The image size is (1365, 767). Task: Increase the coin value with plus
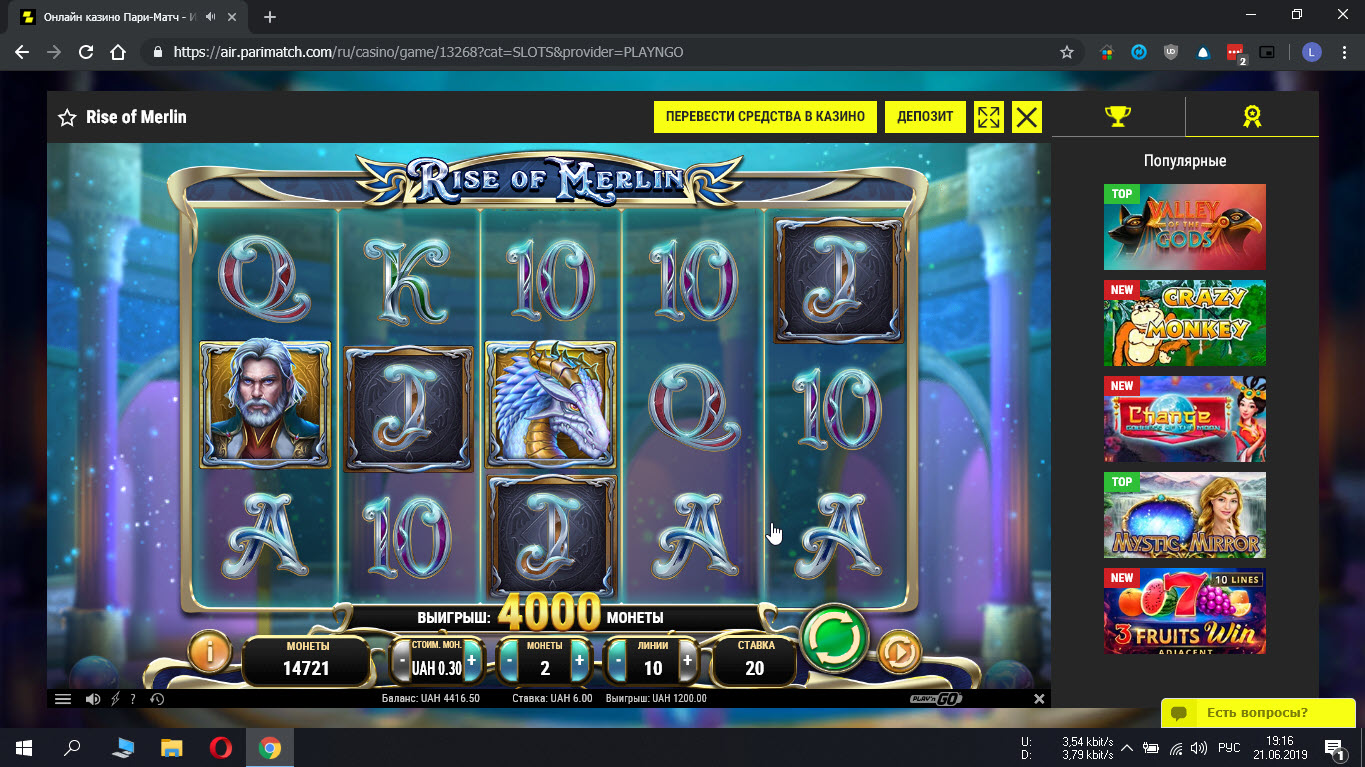pos(472,661)
